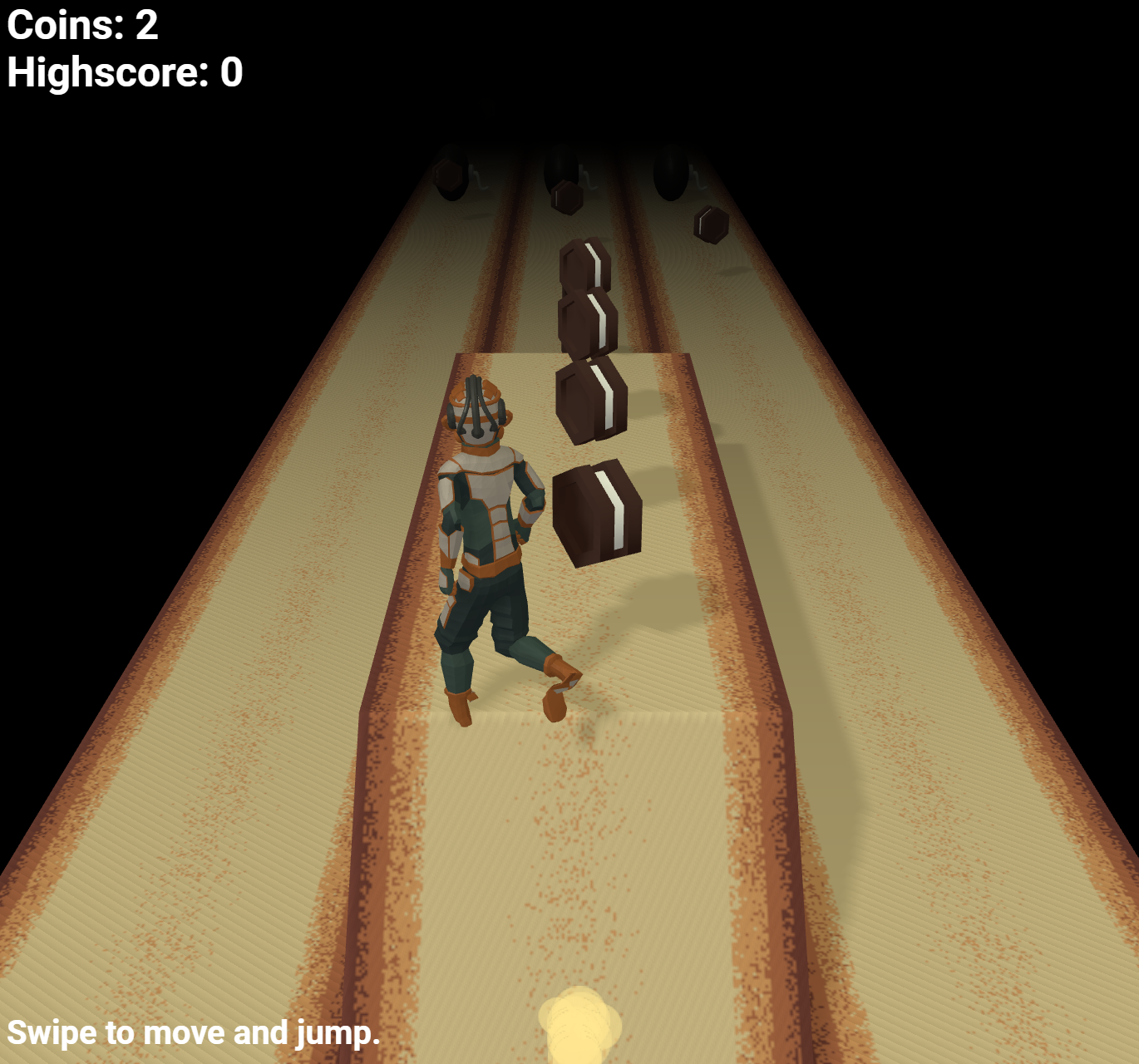Screen dimensions: 1139x1064
Task: Tap the 'Swipe to move and jump.' instruction text
Action: 195,1033
